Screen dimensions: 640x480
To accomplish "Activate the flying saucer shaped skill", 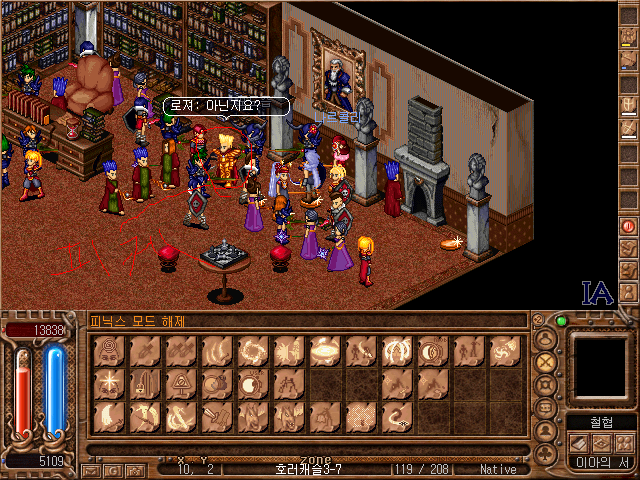I will pos(324,349).
